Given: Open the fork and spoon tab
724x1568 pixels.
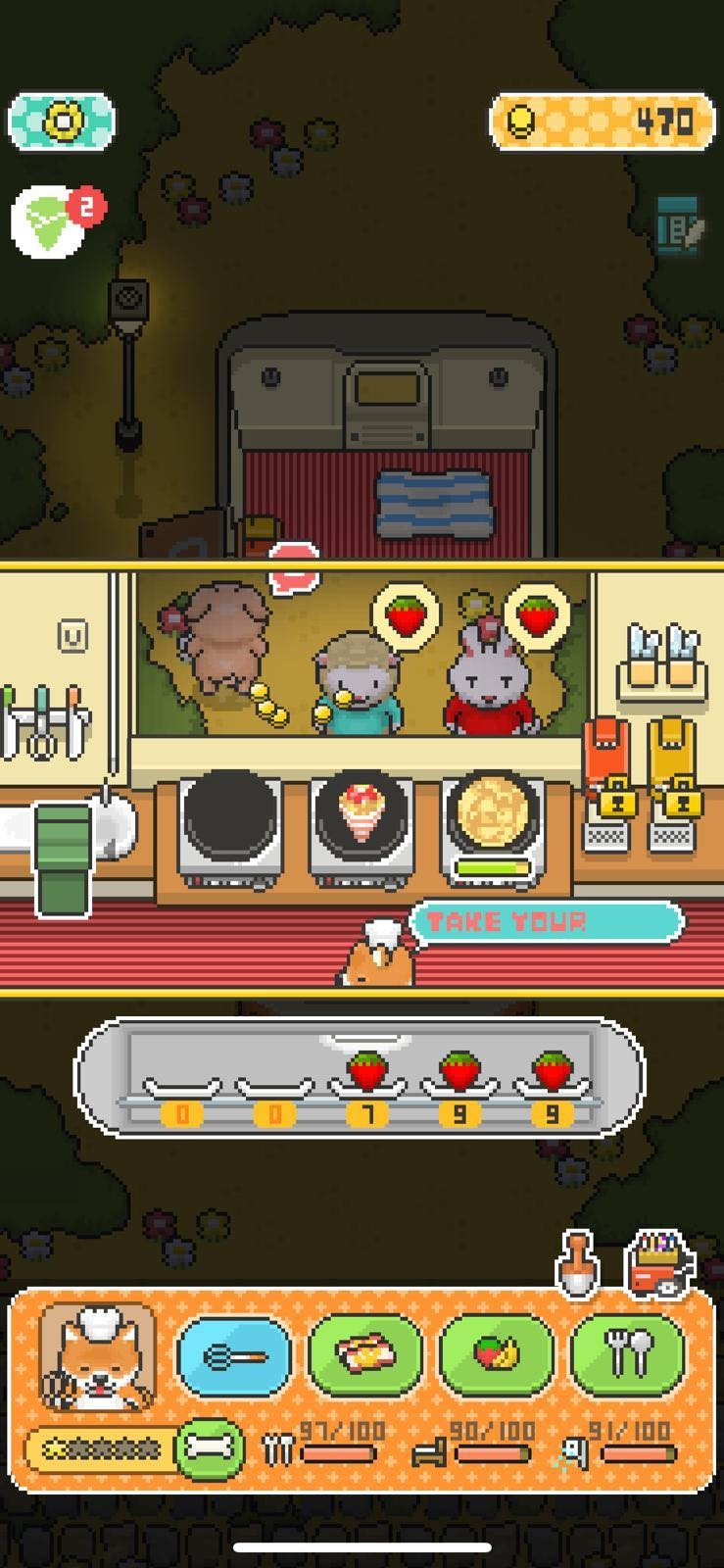Looking at the screenshot, I should coord(628,1356).
